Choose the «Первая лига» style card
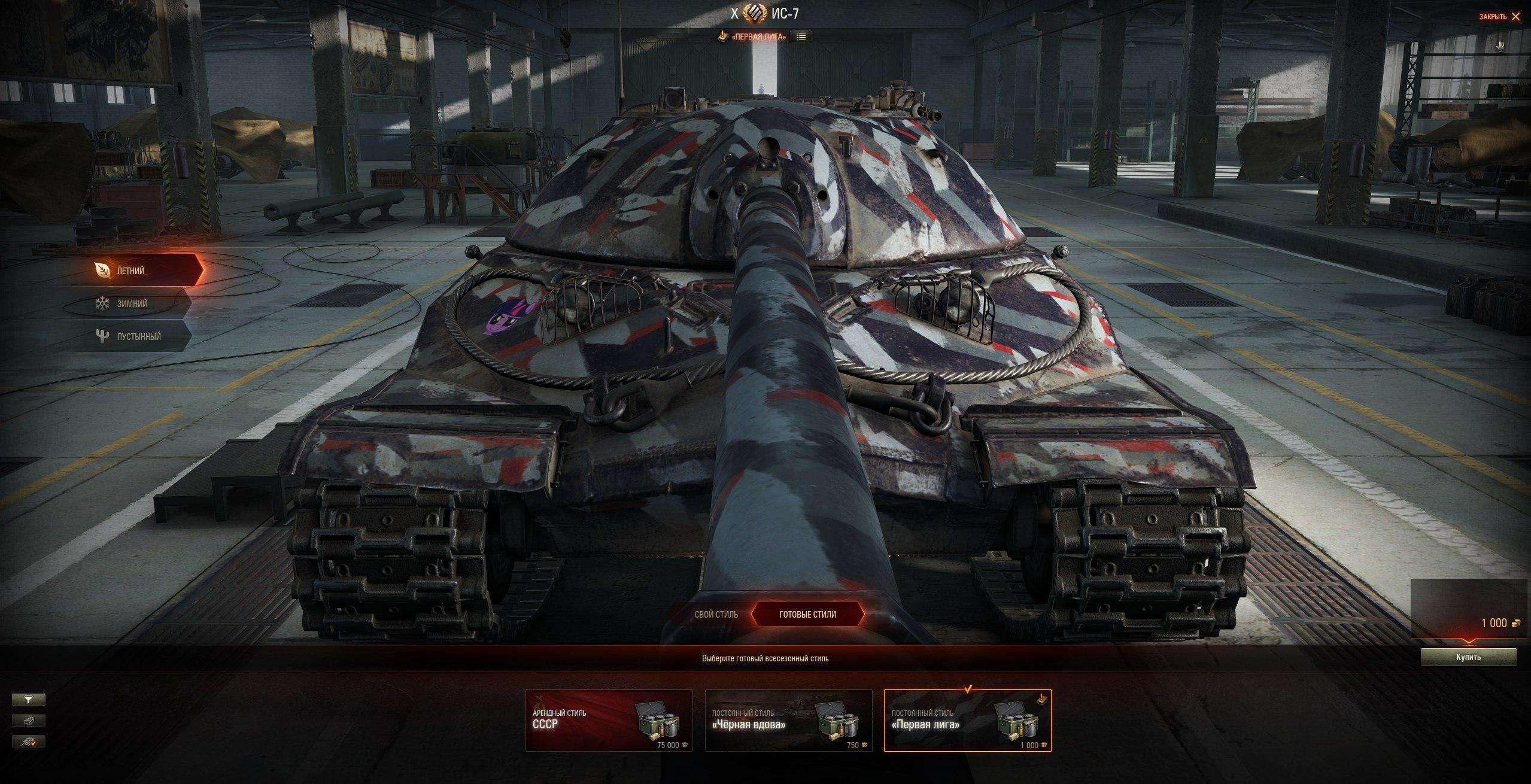The image size is (1531, 784). [x=967, y=721]
